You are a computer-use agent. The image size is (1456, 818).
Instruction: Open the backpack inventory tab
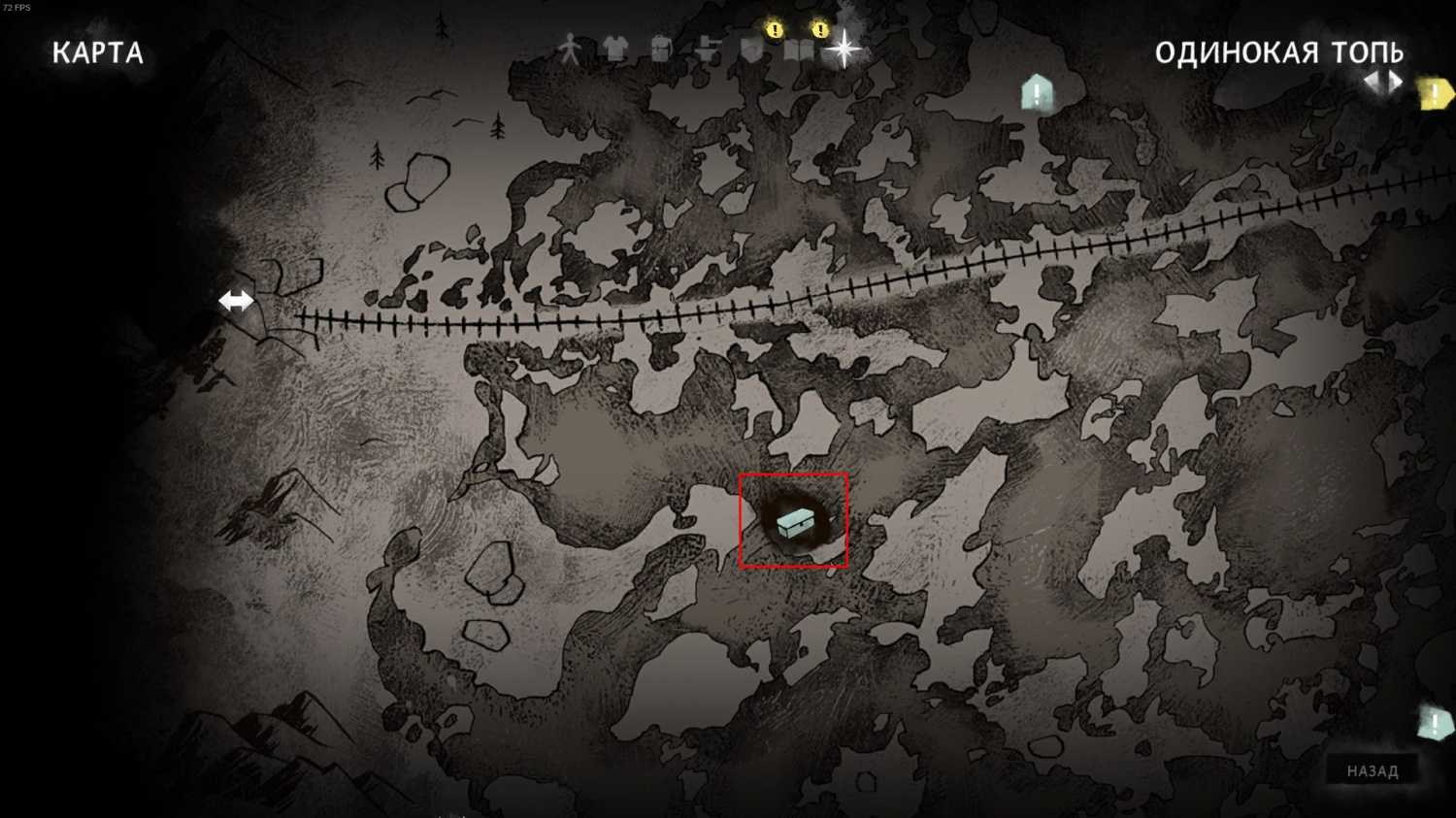(661, 49)
